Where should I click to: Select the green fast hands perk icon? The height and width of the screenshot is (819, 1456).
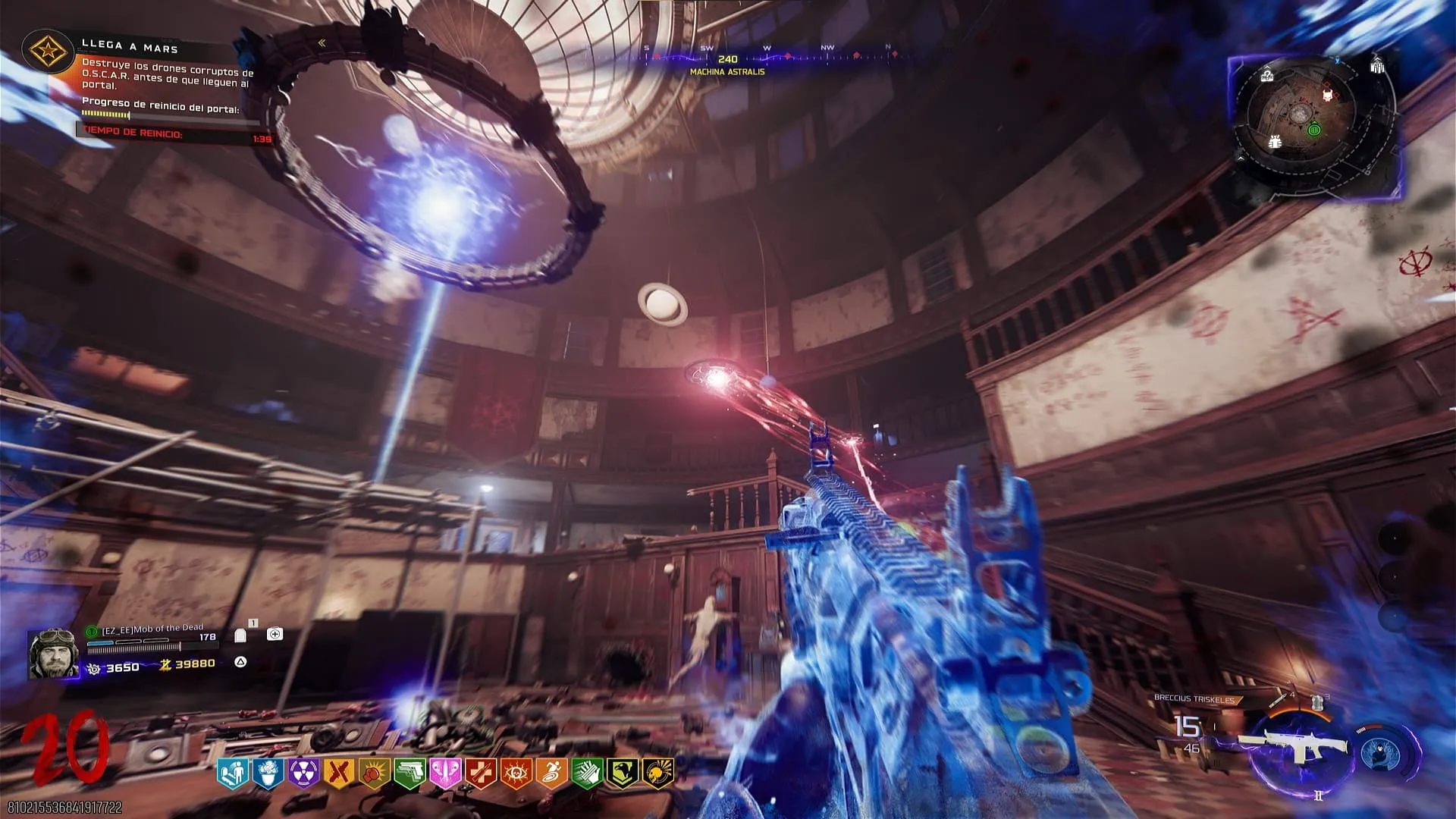(587, 773)
